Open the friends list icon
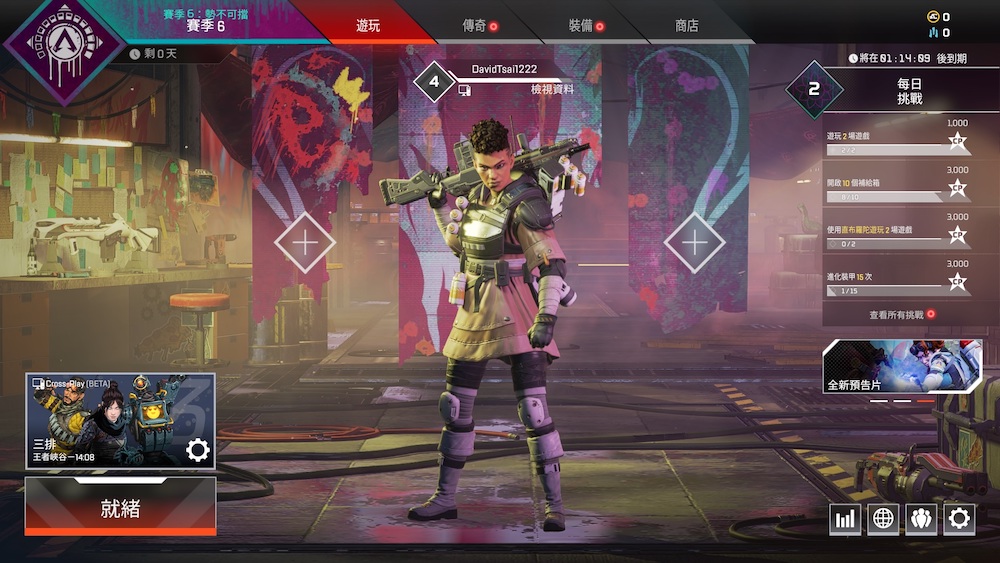Image resolution: width=1000 pixels, height=563 pixels. [x=921, y=518]
